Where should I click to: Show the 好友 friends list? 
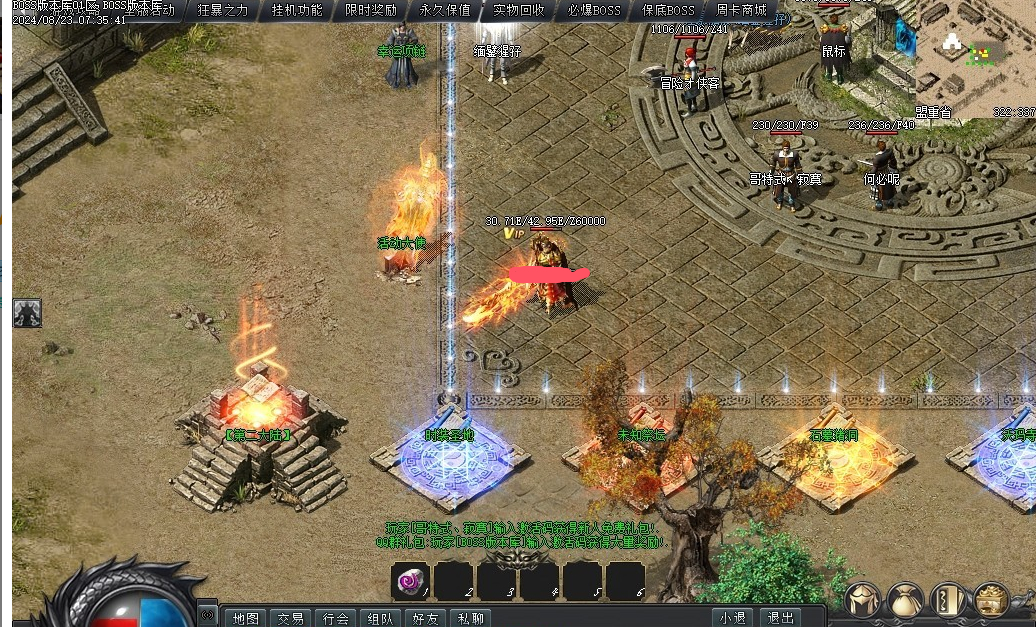[x=425, y=618]
